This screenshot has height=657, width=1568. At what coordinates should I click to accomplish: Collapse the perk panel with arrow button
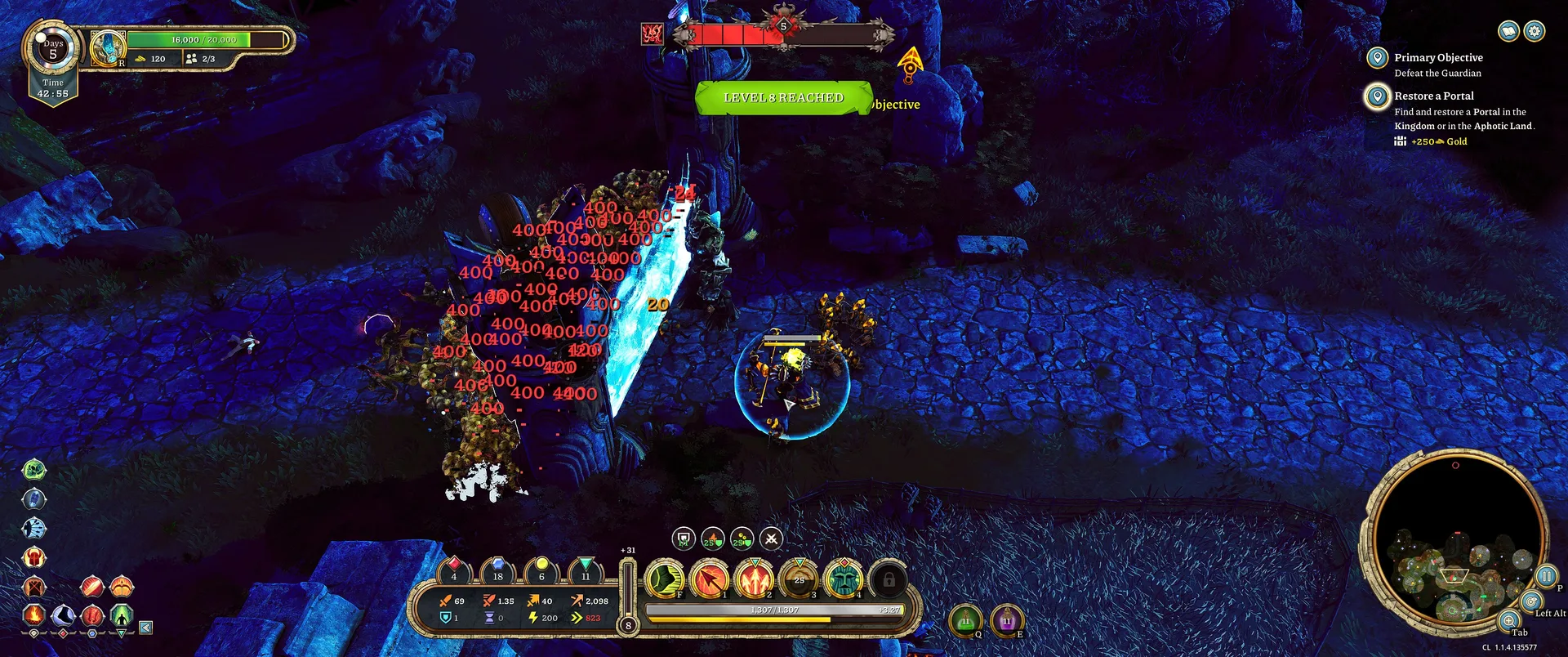pos(145,628)
